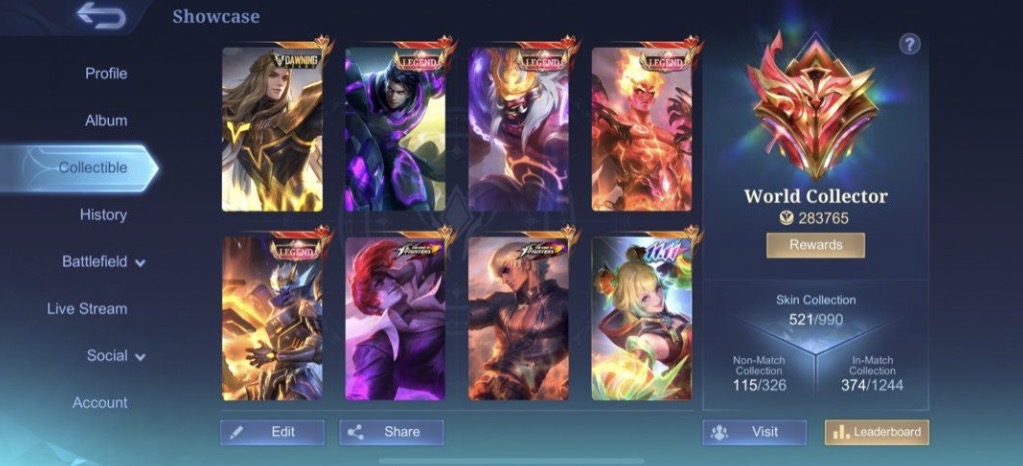Open the green-haired girl skin card
Image resolution: width=1023 pixels, height=466 pixels.
coord(641,318)
